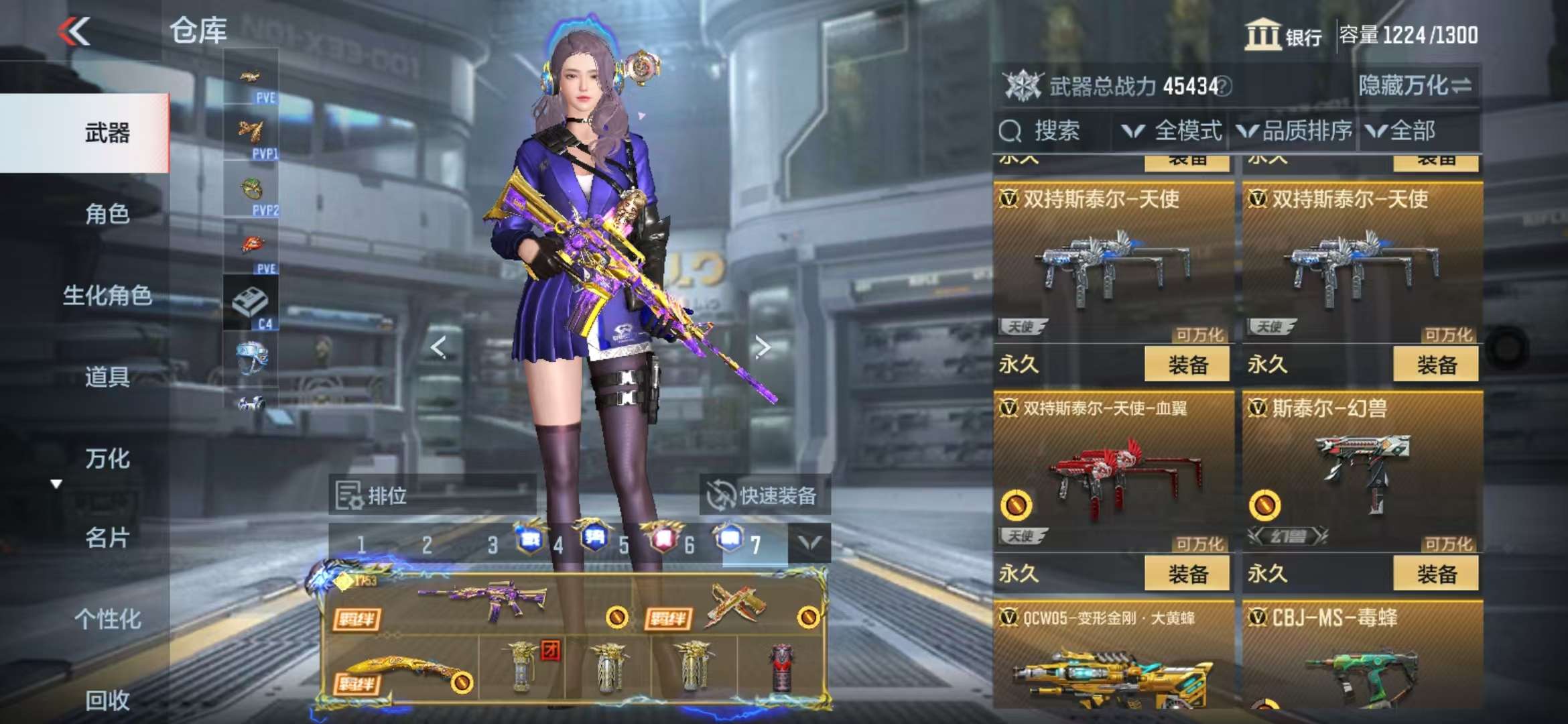Switch to the 角色 category
Image resolution: width=1568 pixels, height=724 pixels.
pyautogui.click(x=107, y=214)
